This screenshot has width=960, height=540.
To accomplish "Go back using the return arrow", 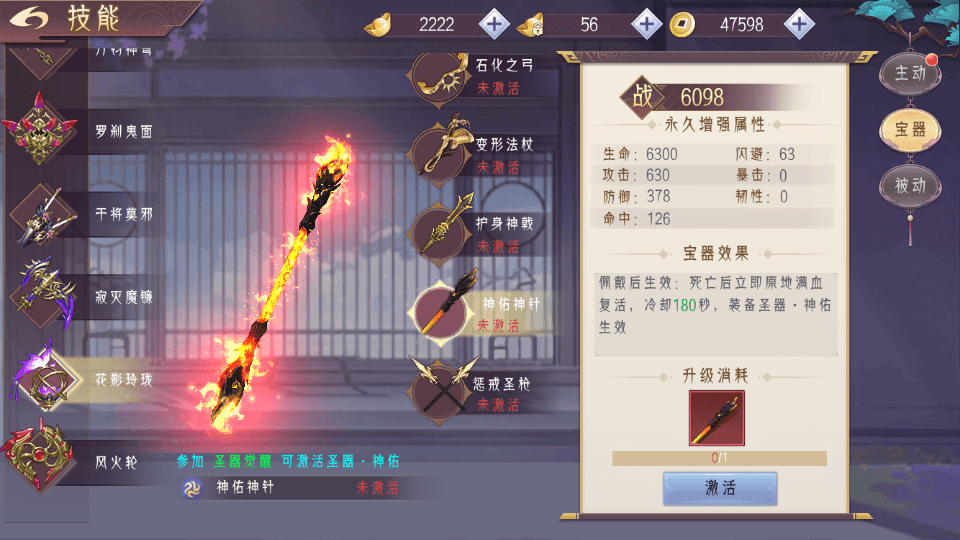I will pos(34,19).
